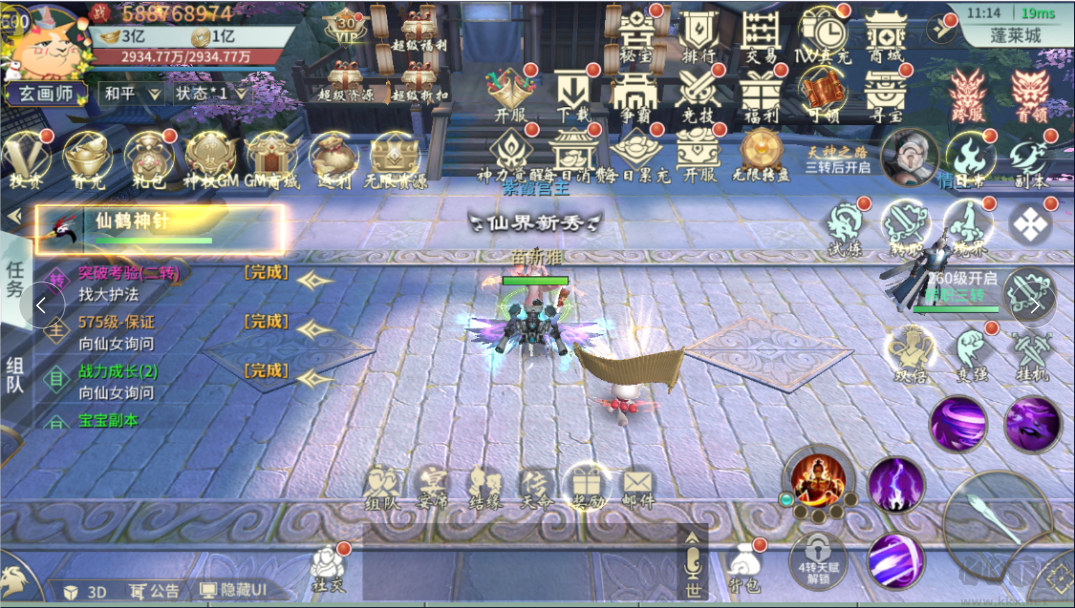Image resolution: width=1075 pixels, height=608 pixels.
Task: Open the 争霸 gate icon
Action: [634, 97]
